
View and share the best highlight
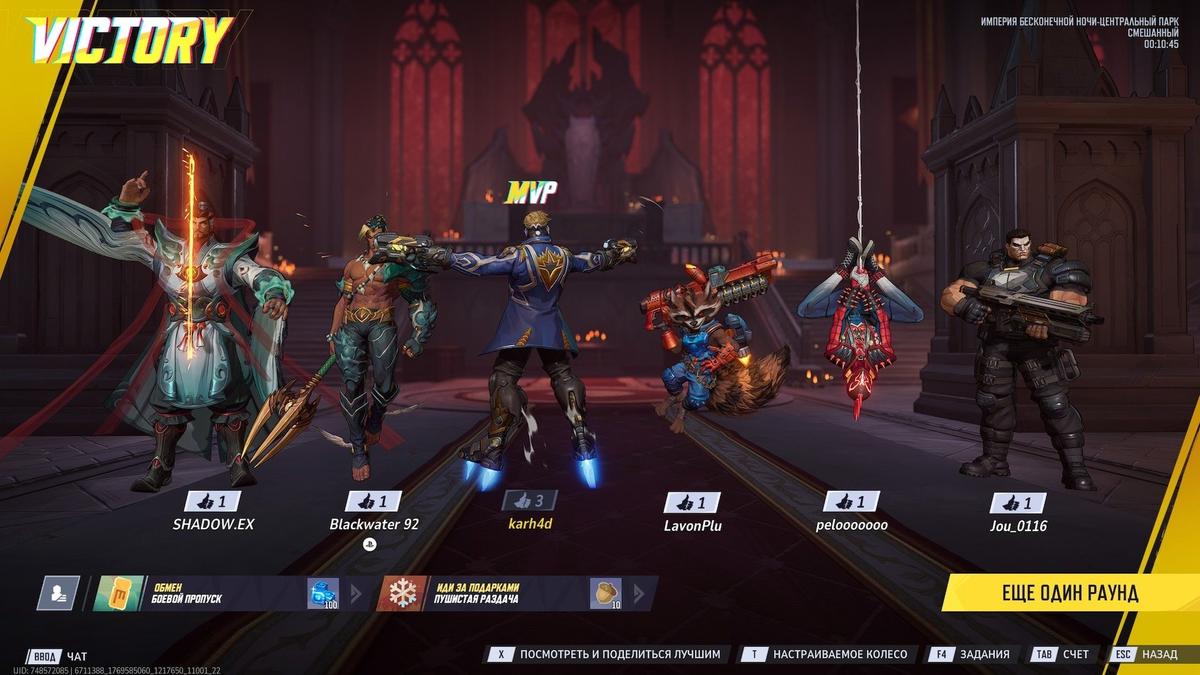click(x=605, y=654)
